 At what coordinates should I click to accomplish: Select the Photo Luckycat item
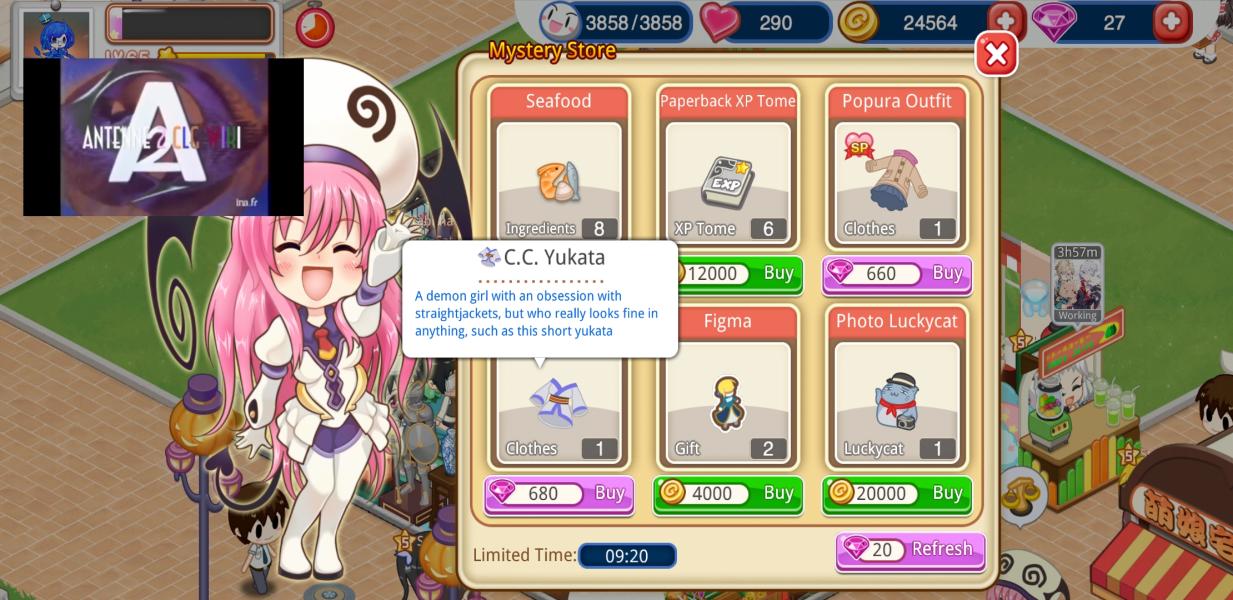click(x=896, y=402)
